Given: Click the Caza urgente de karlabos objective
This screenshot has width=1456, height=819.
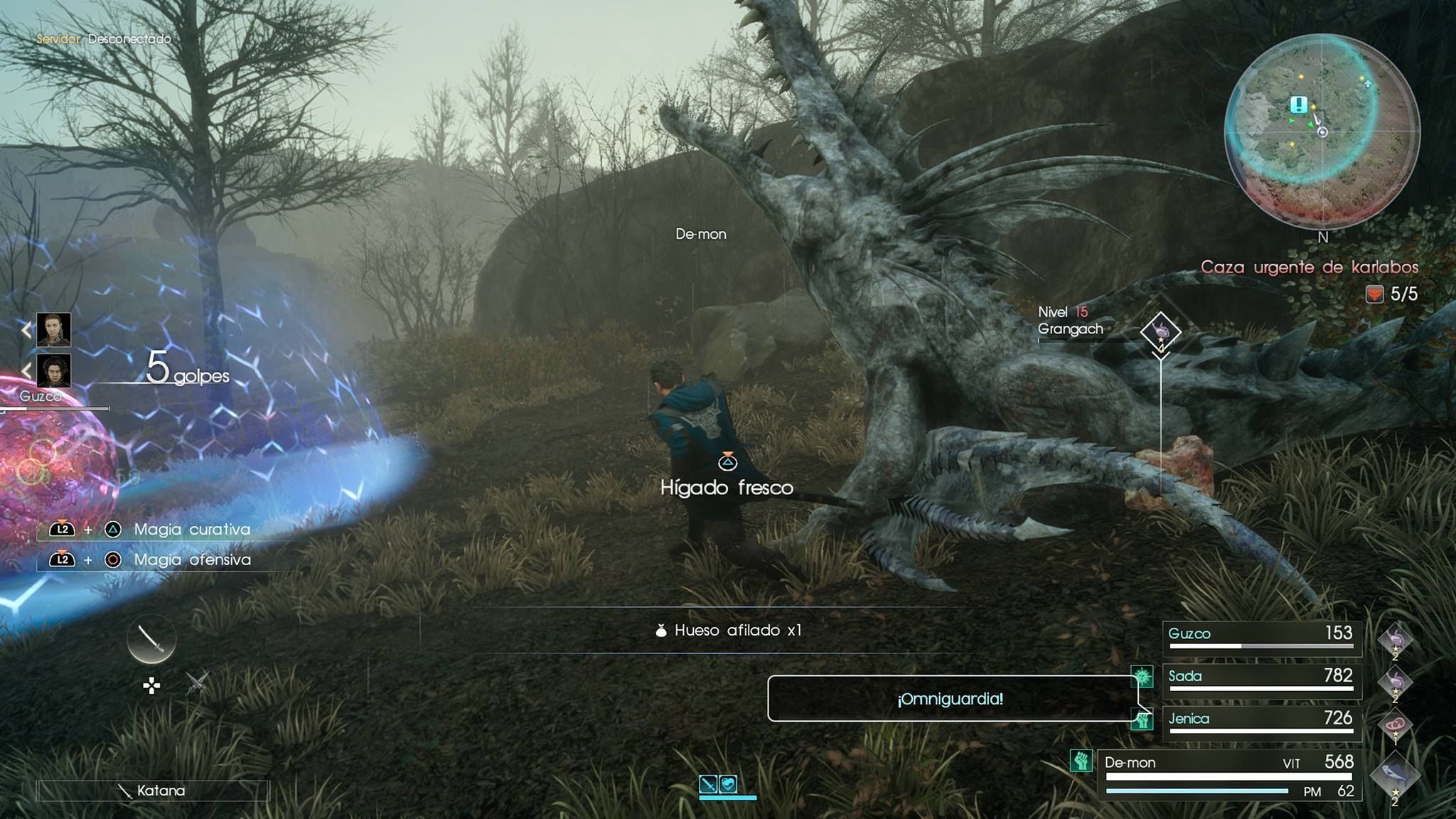Looking at the screenshot, I should tap(1309, 267).
